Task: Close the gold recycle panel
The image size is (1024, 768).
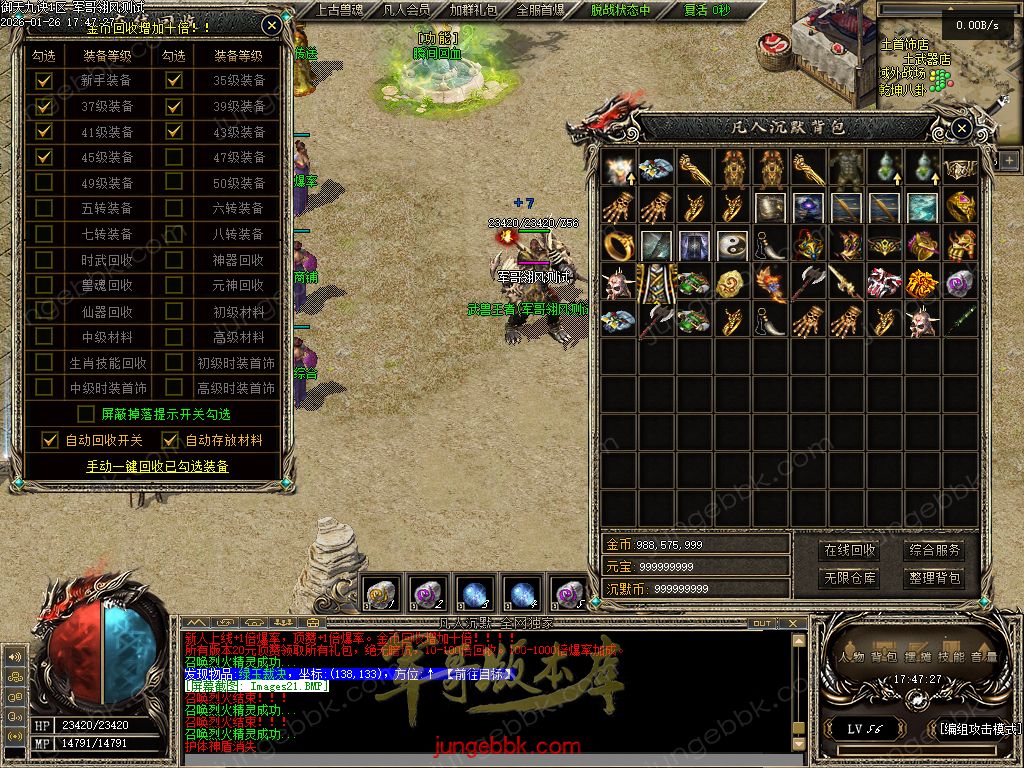Action: click(271, 26)
